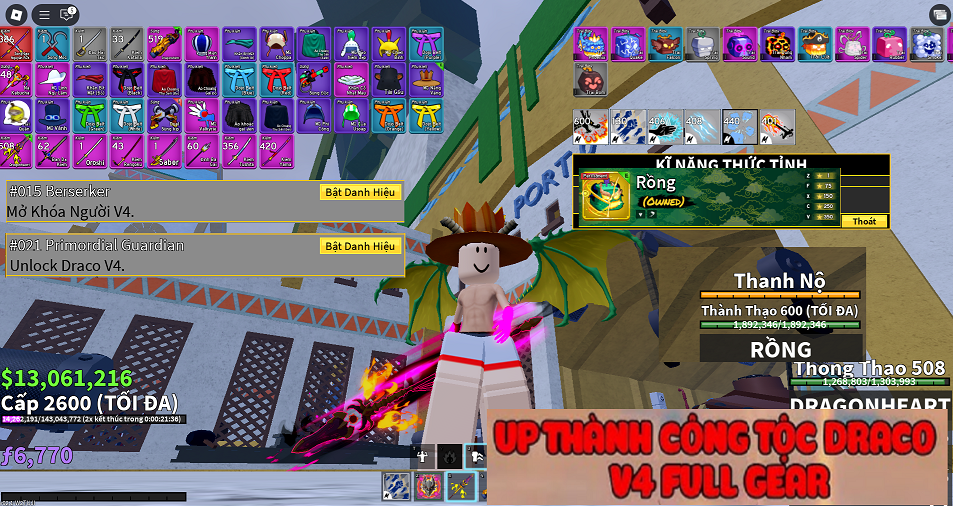Enable the Primordial Guardian title

(361, 246)
